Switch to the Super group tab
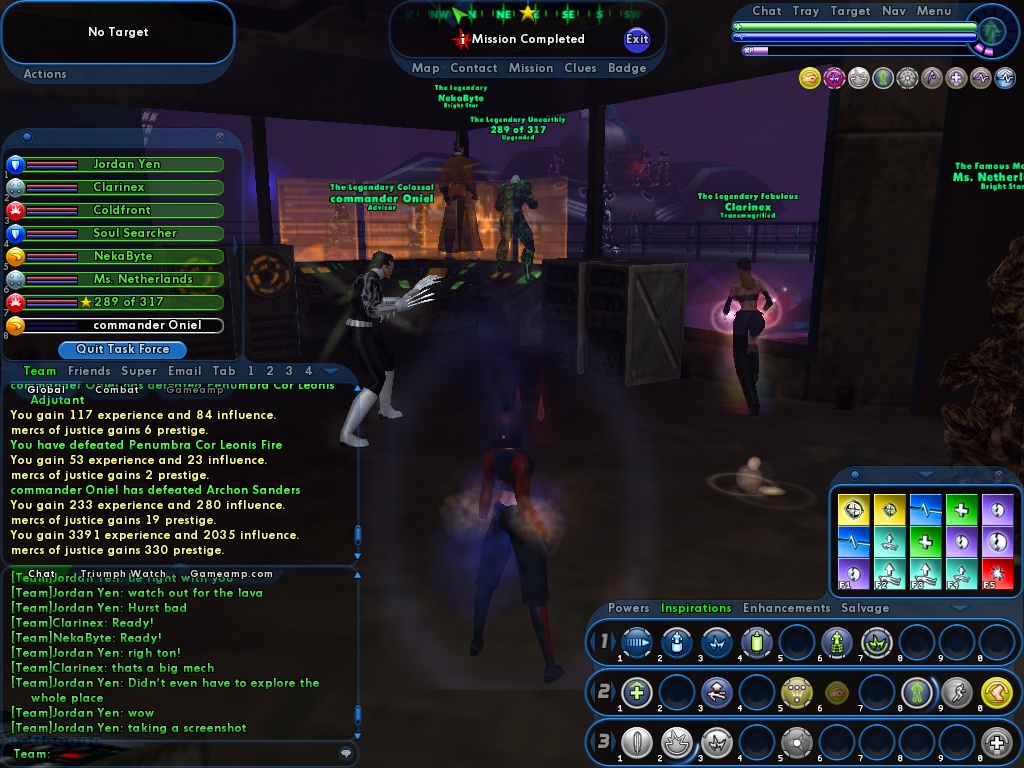Image resolution: width=1024 pixels, height=768 pixels. pyautogui.click(x=139, y=371)
